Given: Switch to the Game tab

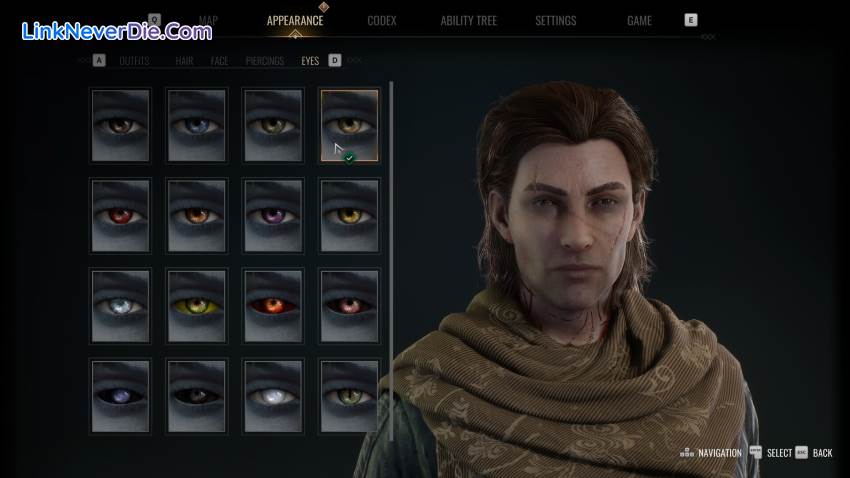Looking at the screenshot, I should [639, 20].
